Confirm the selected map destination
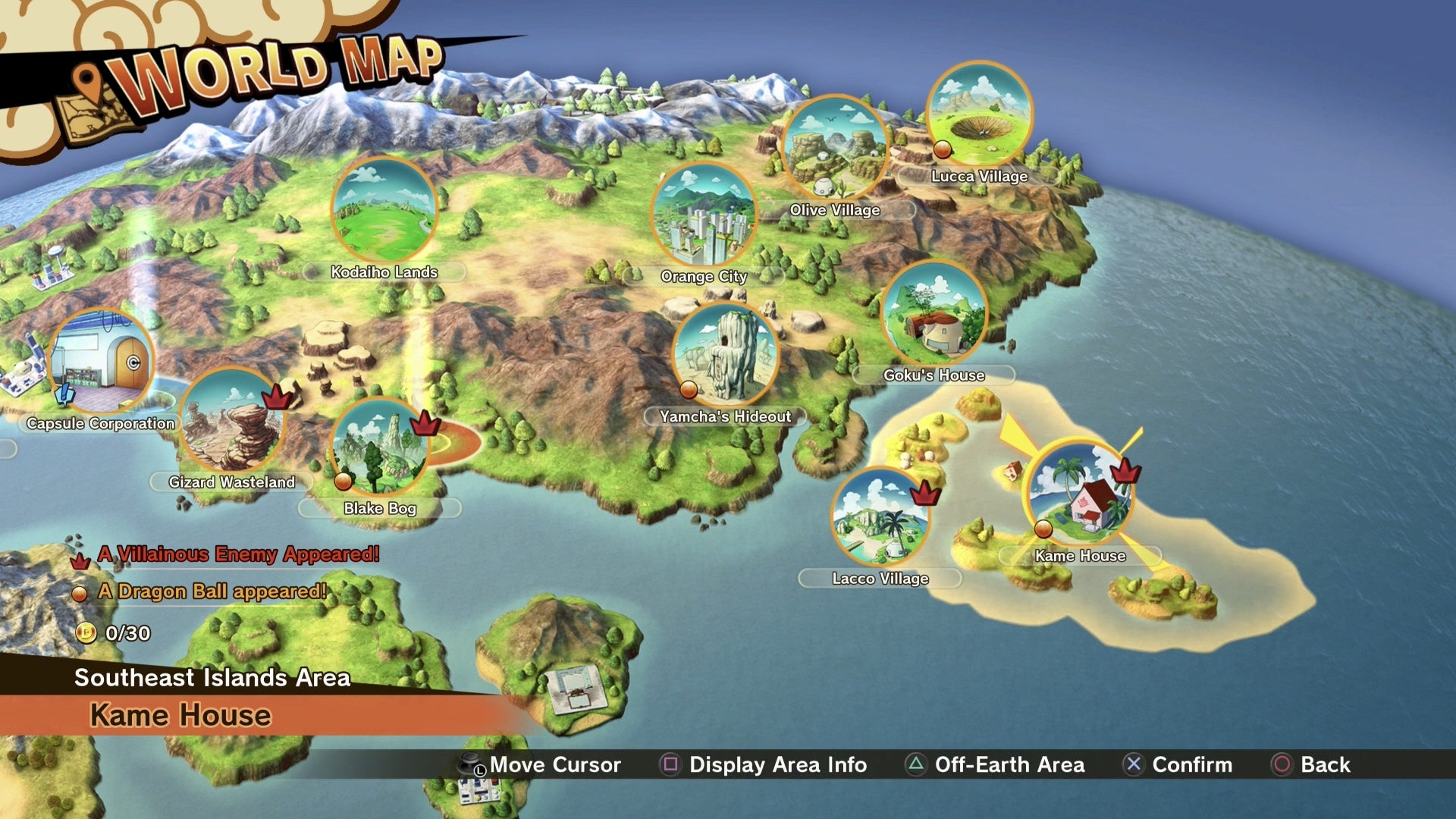Screen dimensions: 1456x819 [1178, 764]
